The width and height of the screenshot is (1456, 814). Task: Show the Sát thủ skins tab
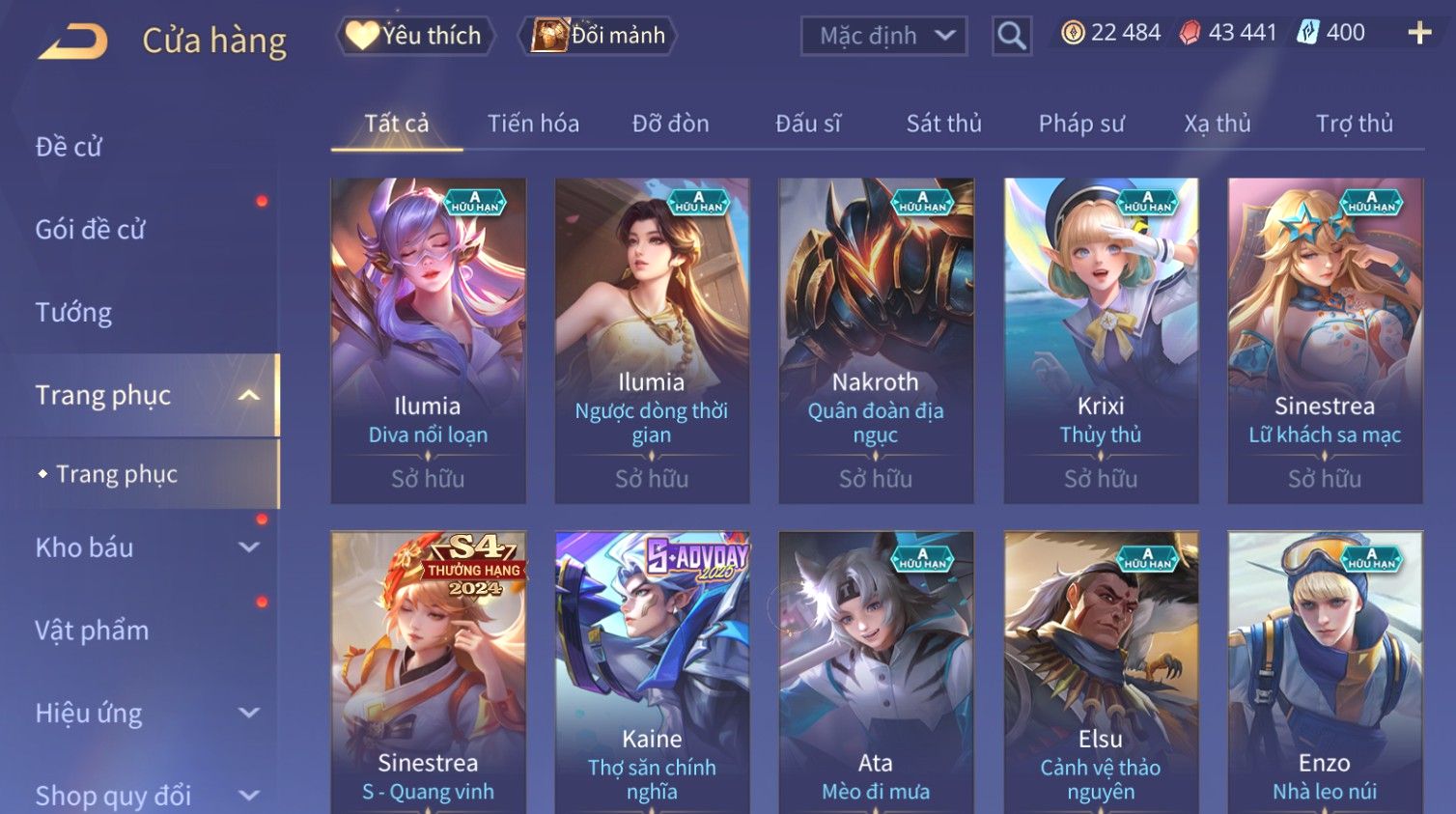943,124
